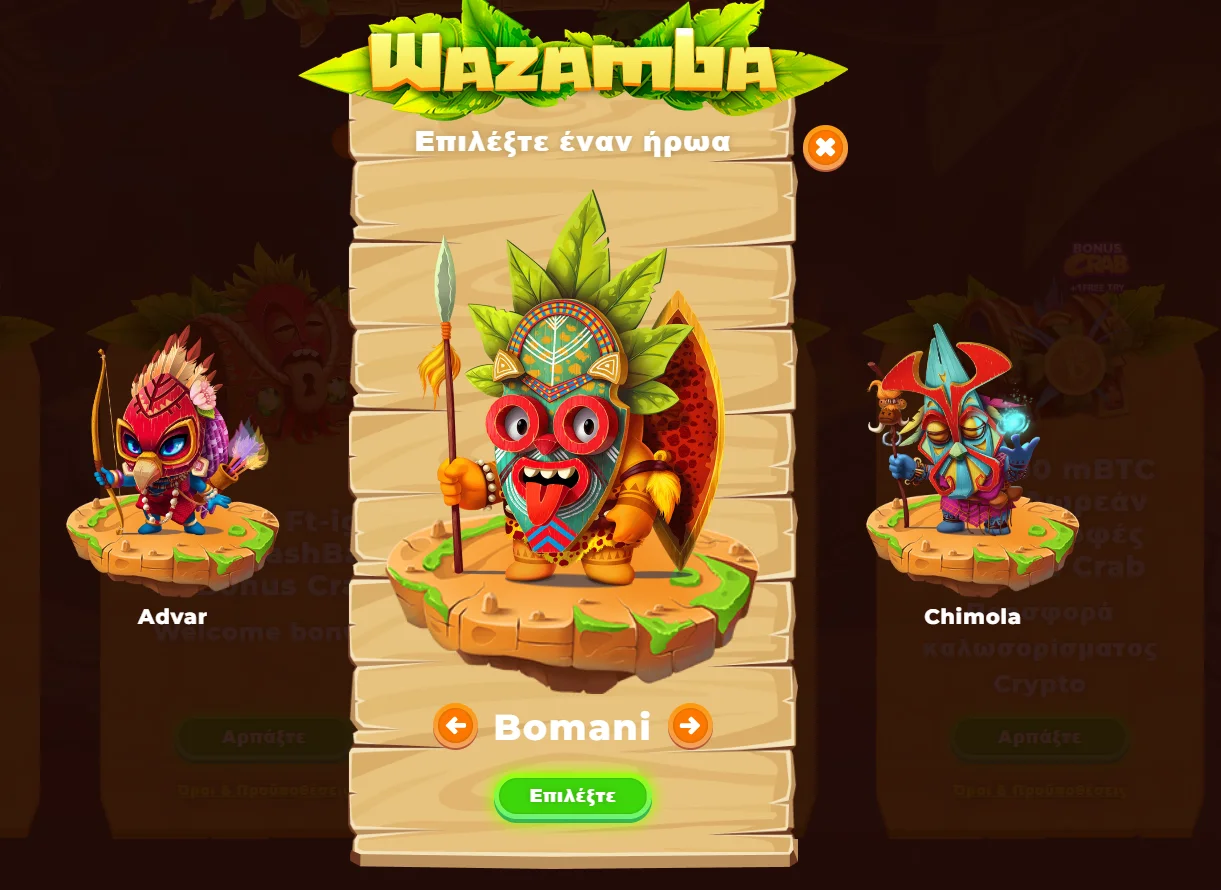Close the hero selection dialog
The height and width of the screenshot is (890, 1221).
[825, 148]
